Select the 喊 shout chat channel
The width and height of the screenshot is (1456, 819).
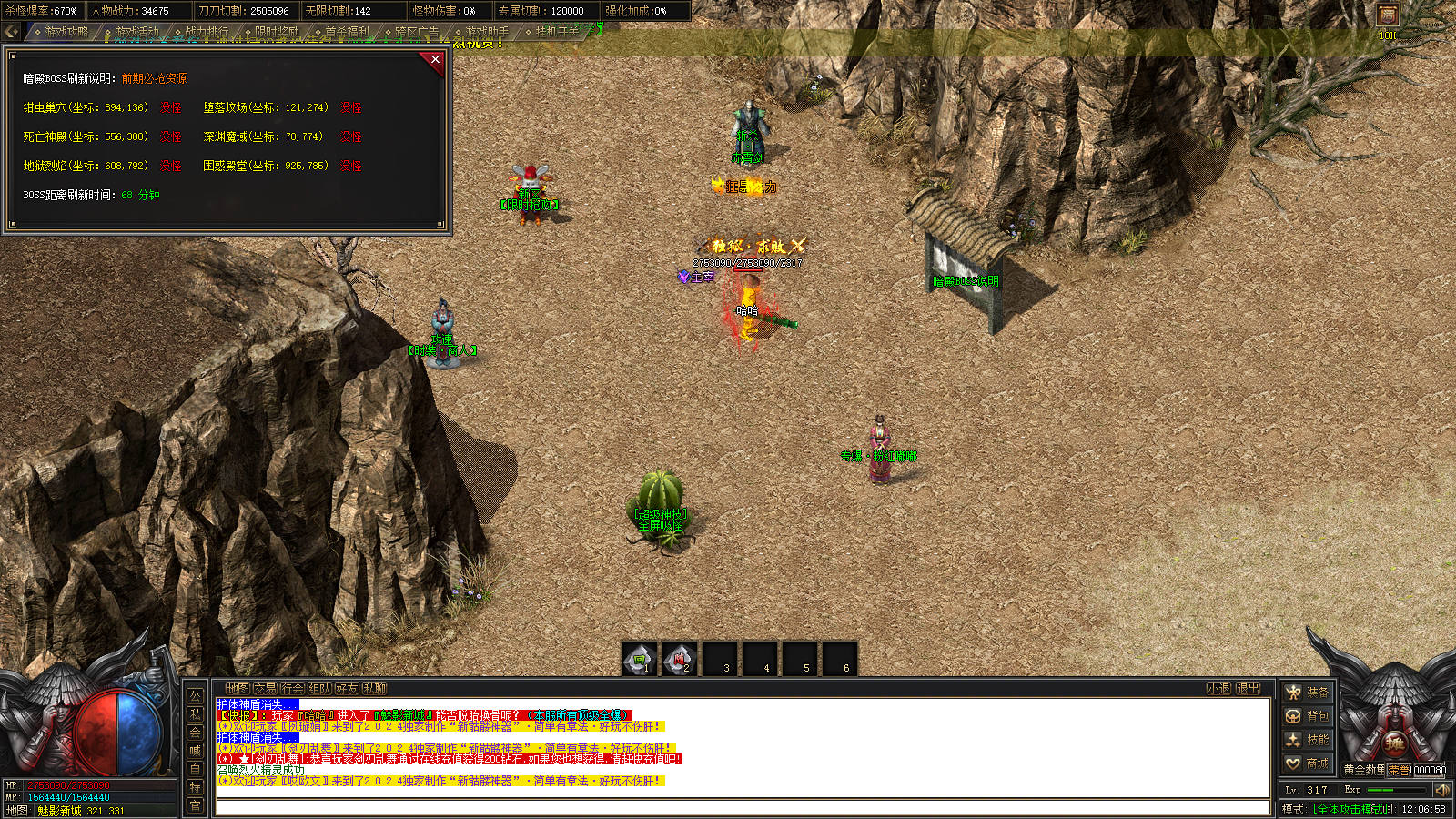195,751
